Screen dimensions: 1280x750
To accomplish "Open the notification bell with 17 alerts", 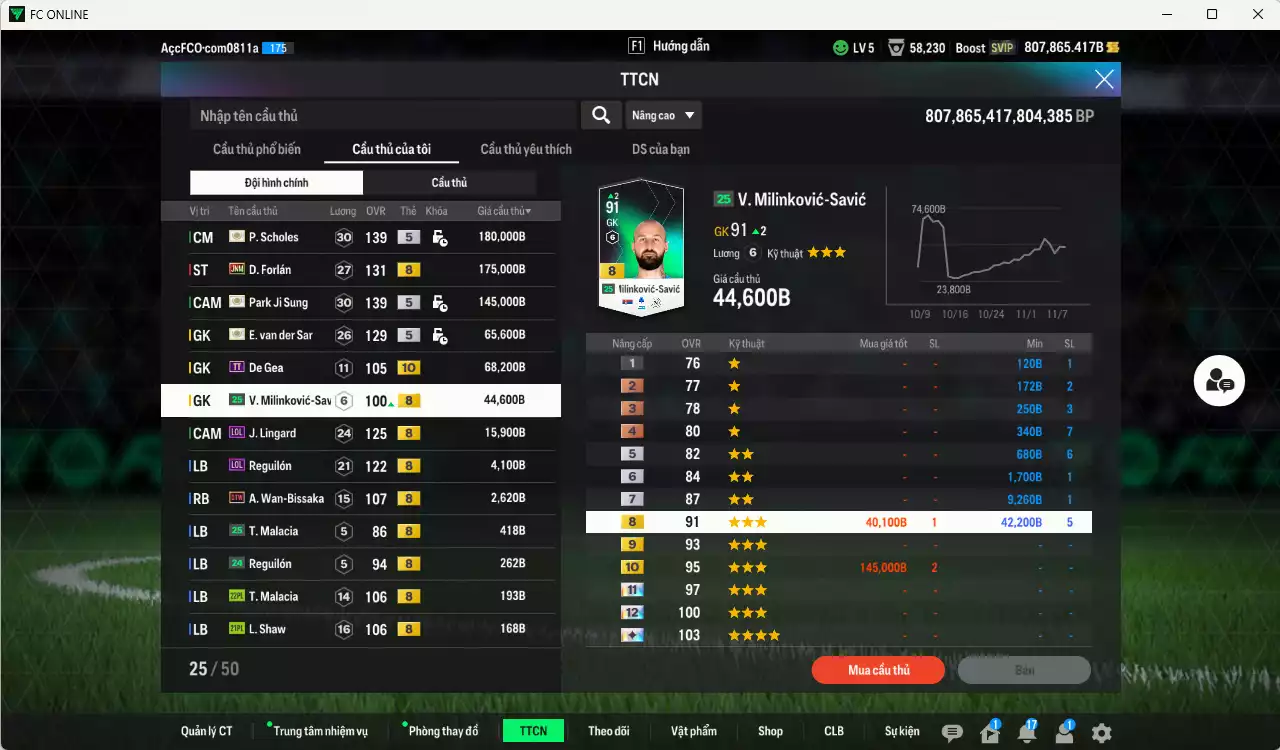I will 1028,731.
